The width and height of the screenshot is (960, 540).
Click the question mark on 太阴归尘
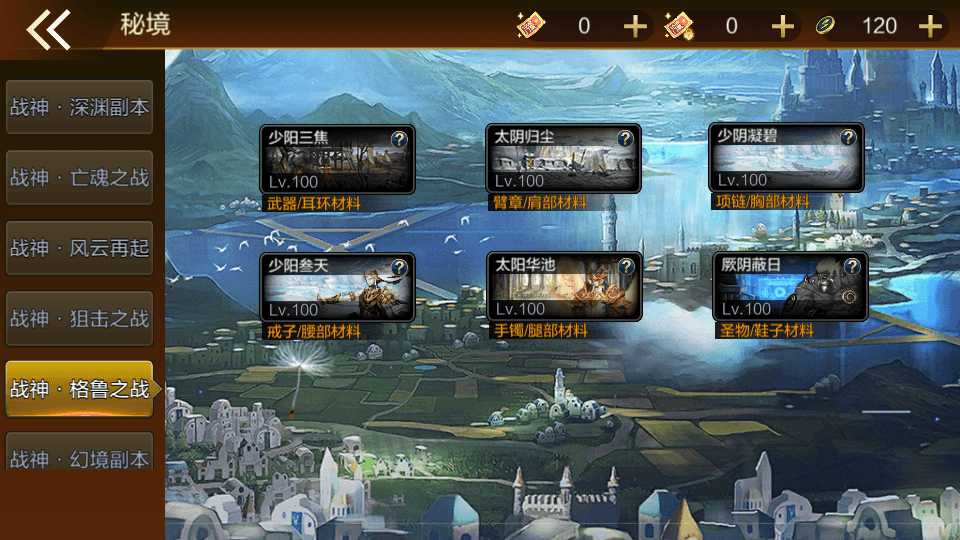(x=626, y=139)
